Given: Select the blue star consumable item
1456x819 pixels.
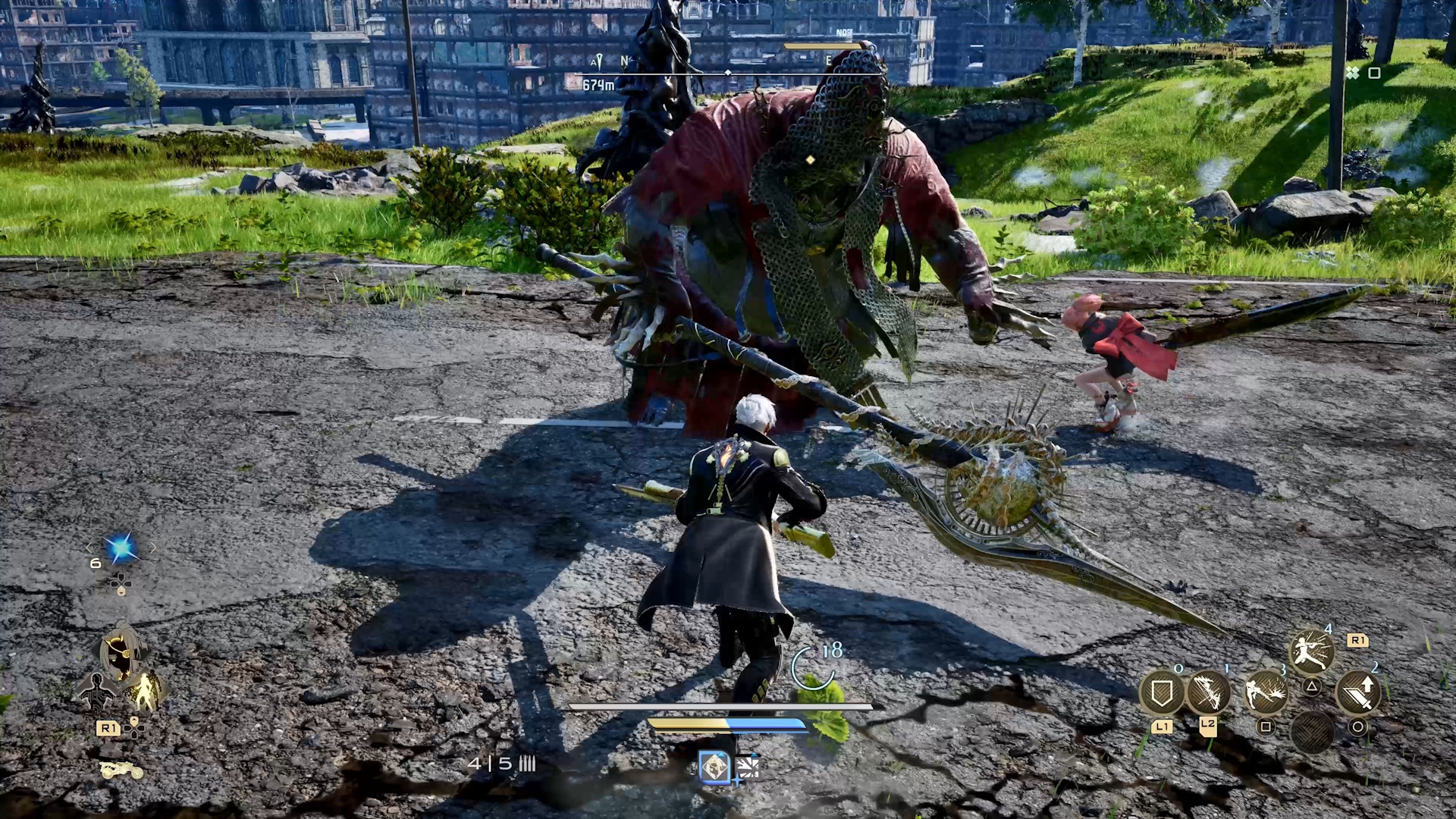Looking at the screenshot, I should [x=121, y=548].
